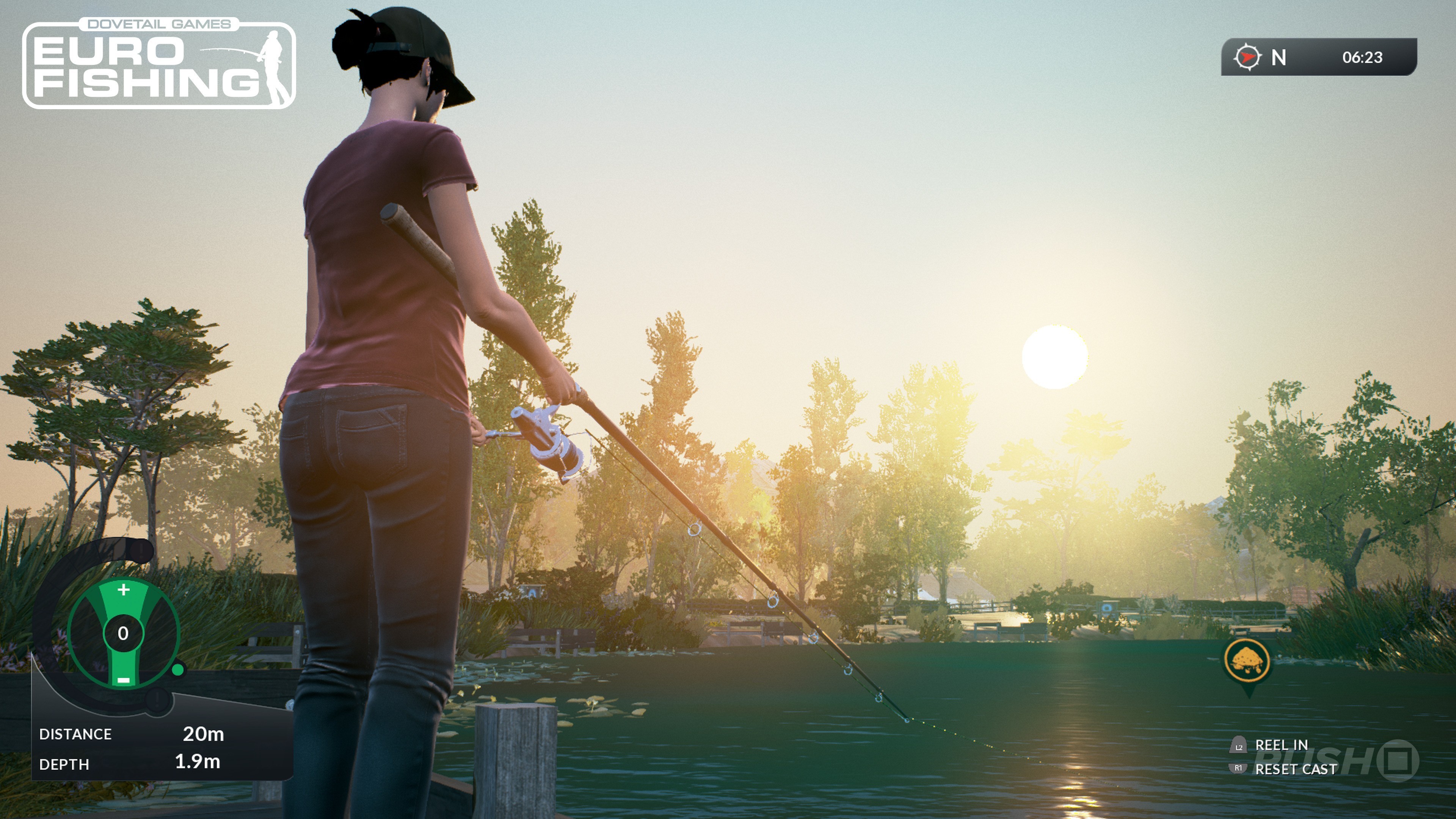Toggle the plus zone on the line tension gauge
Viewport: 1456px width, 819px height.
124,590
